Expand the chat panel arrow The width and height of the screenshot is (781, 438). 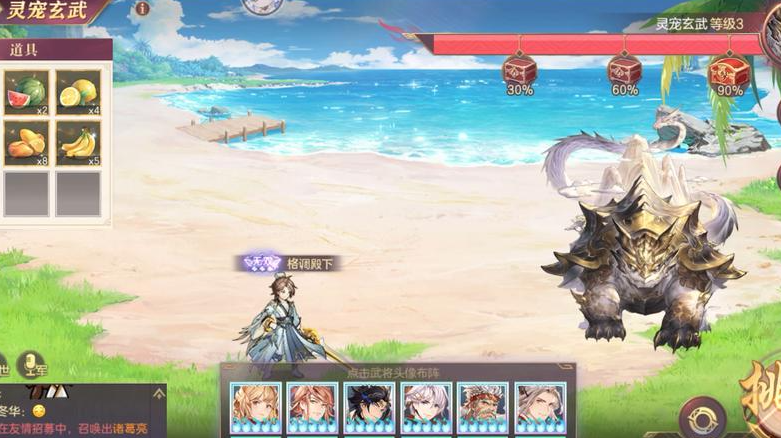pos(158,395)
